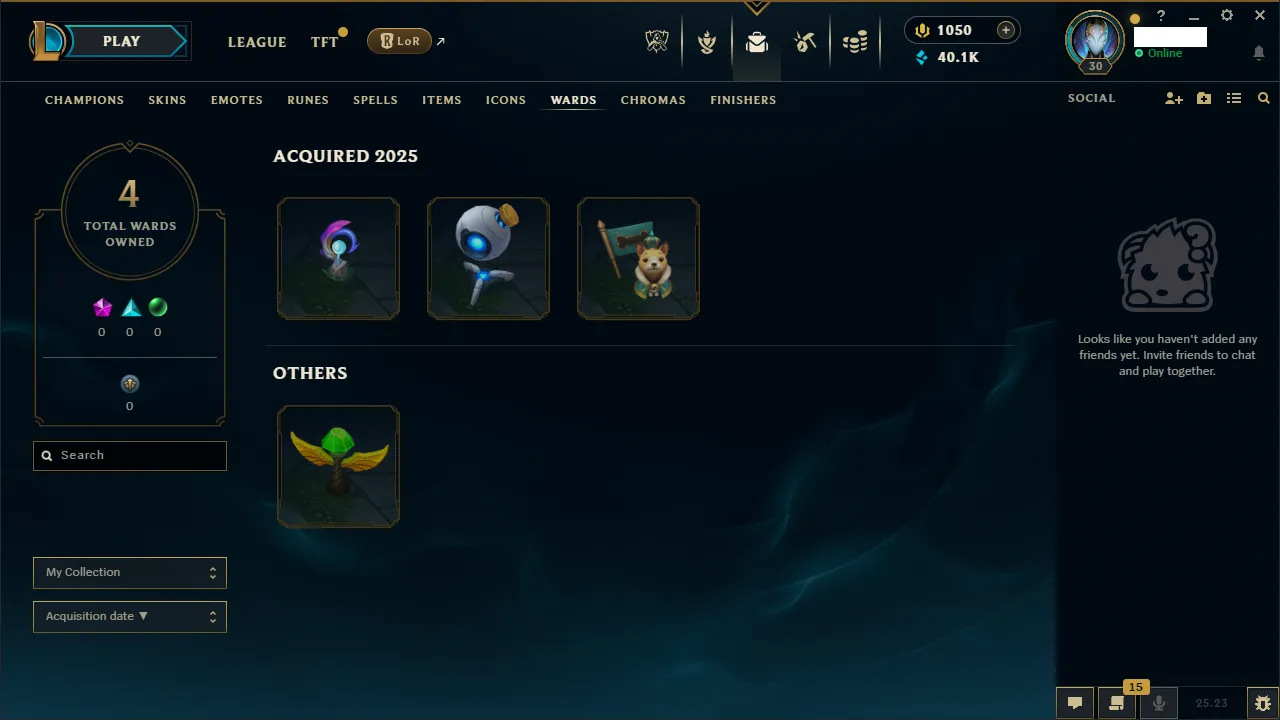
Task: Click the add friend group folder icon
Action: (x=1204, y=98)
